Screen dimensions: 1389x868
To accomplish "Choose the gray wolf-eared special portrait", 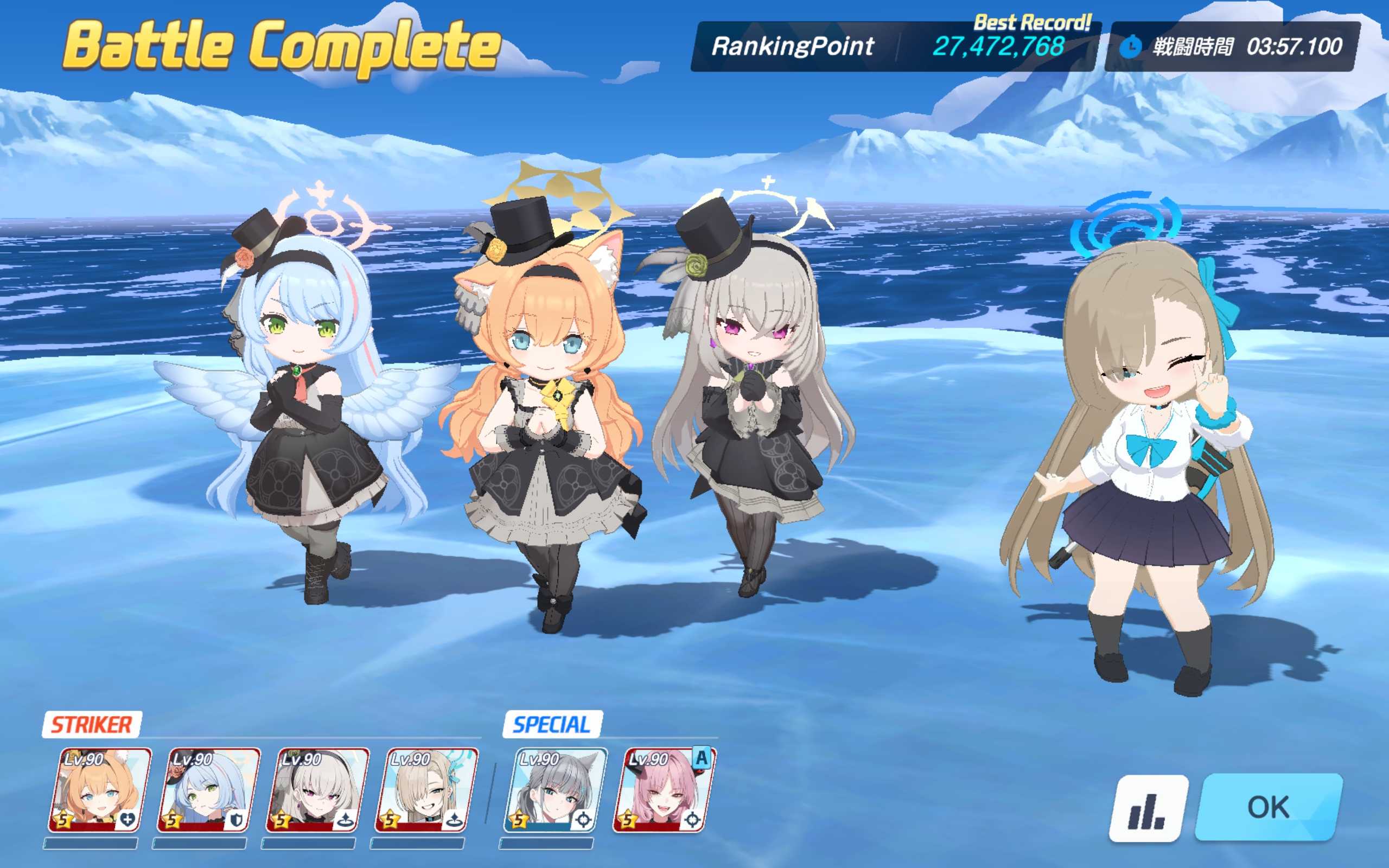I will [555, 790].
